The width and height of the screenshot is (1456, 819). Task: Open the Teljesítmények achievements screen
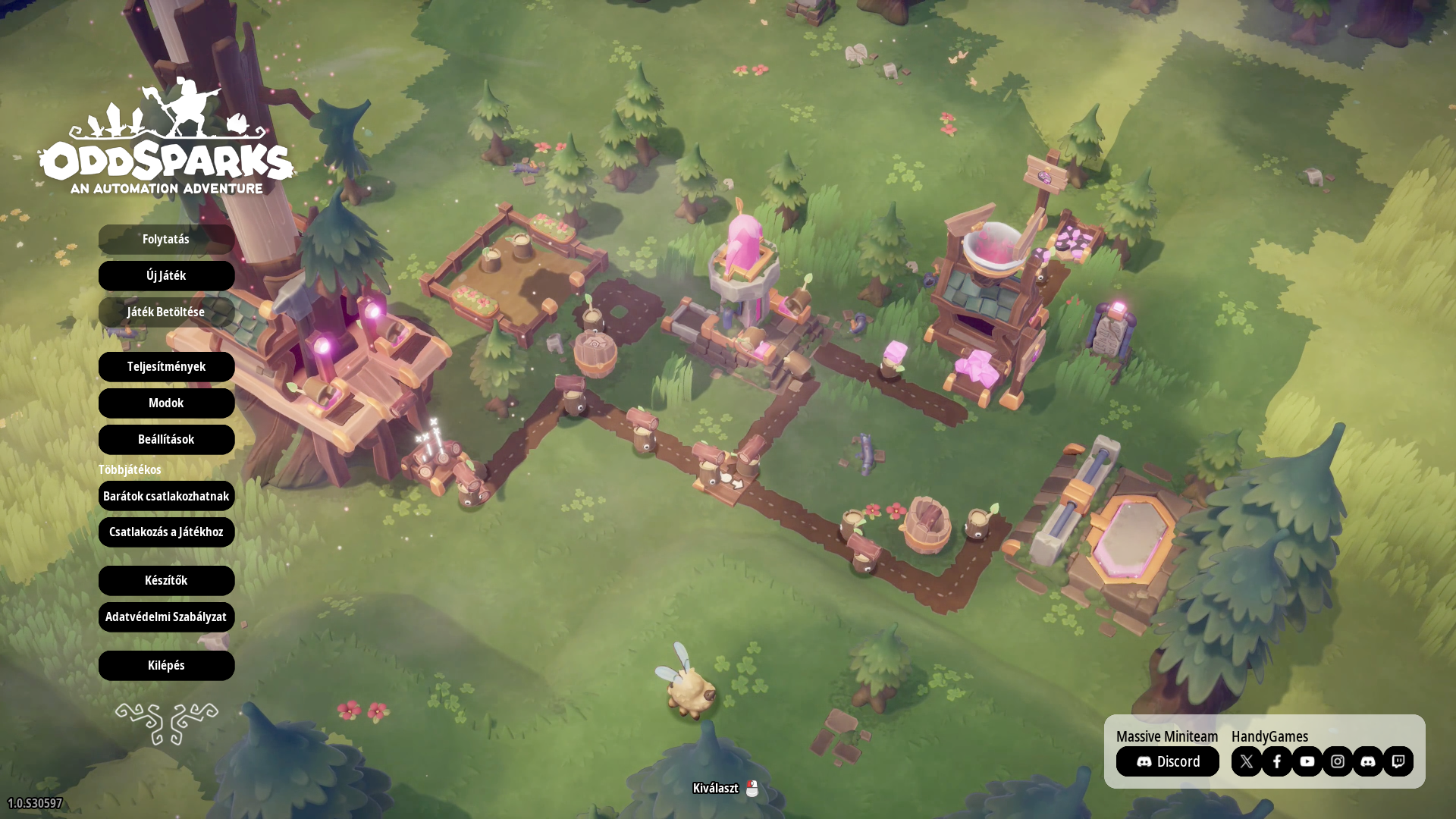tap(166, 366)
